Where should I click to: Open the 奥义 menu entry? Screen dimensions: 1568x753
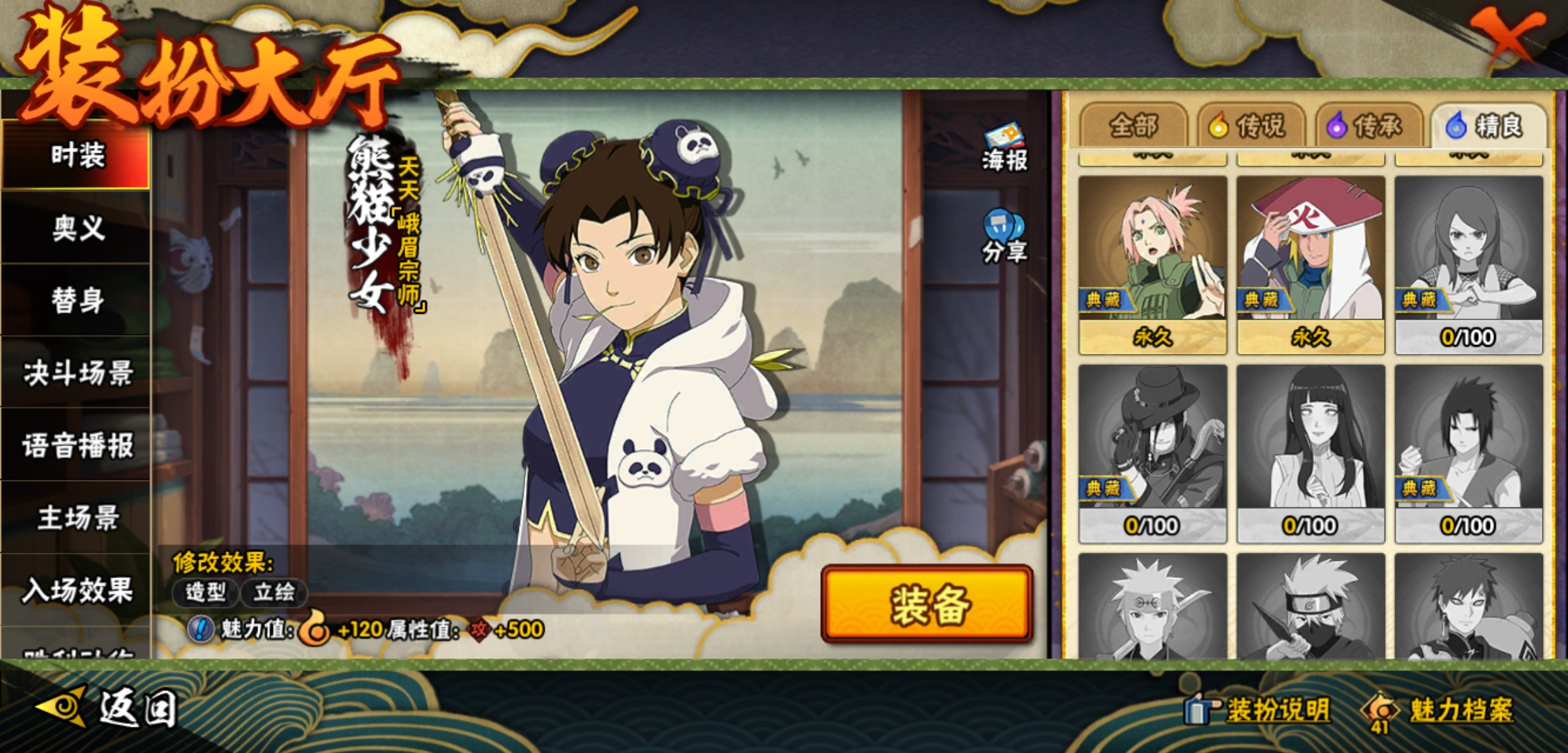77,228
